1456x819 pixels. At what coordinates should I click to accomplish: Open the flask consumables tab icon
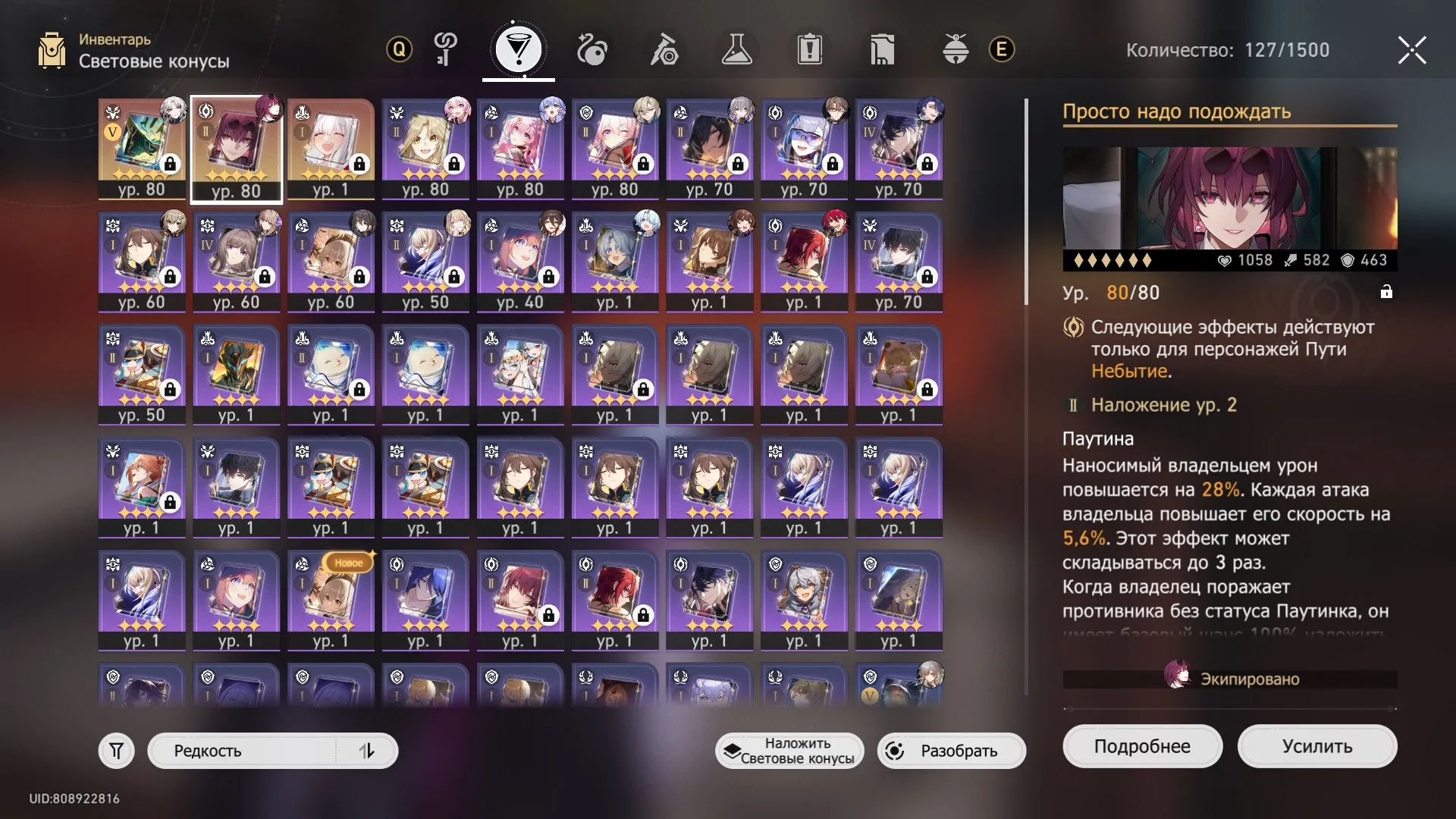pos(738,49)
